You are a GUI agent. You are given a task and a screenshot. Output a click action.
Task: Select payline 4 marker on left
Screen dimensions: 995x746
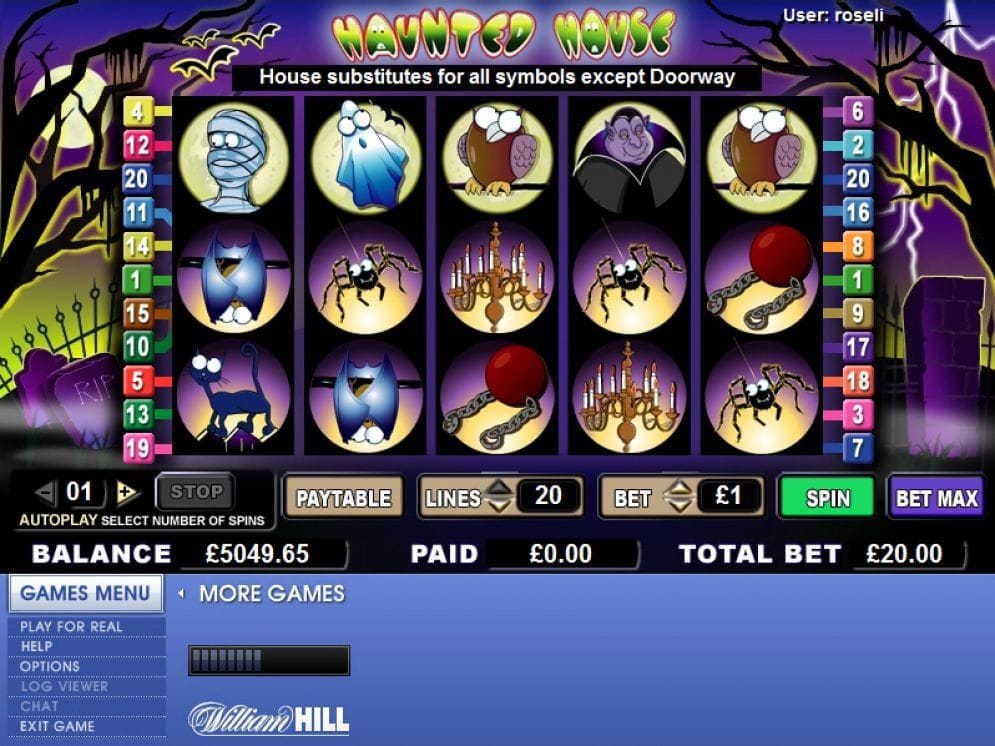(136, 111)
